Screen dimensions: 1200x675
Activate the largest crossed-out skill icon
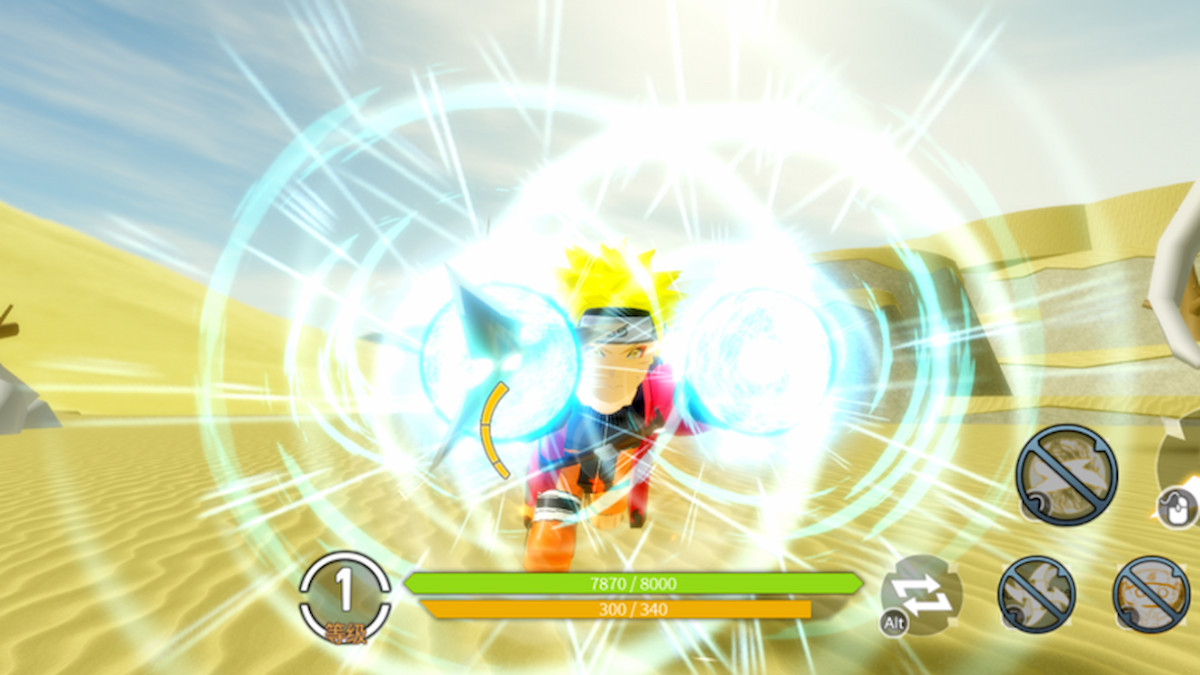pos(1066,474)
